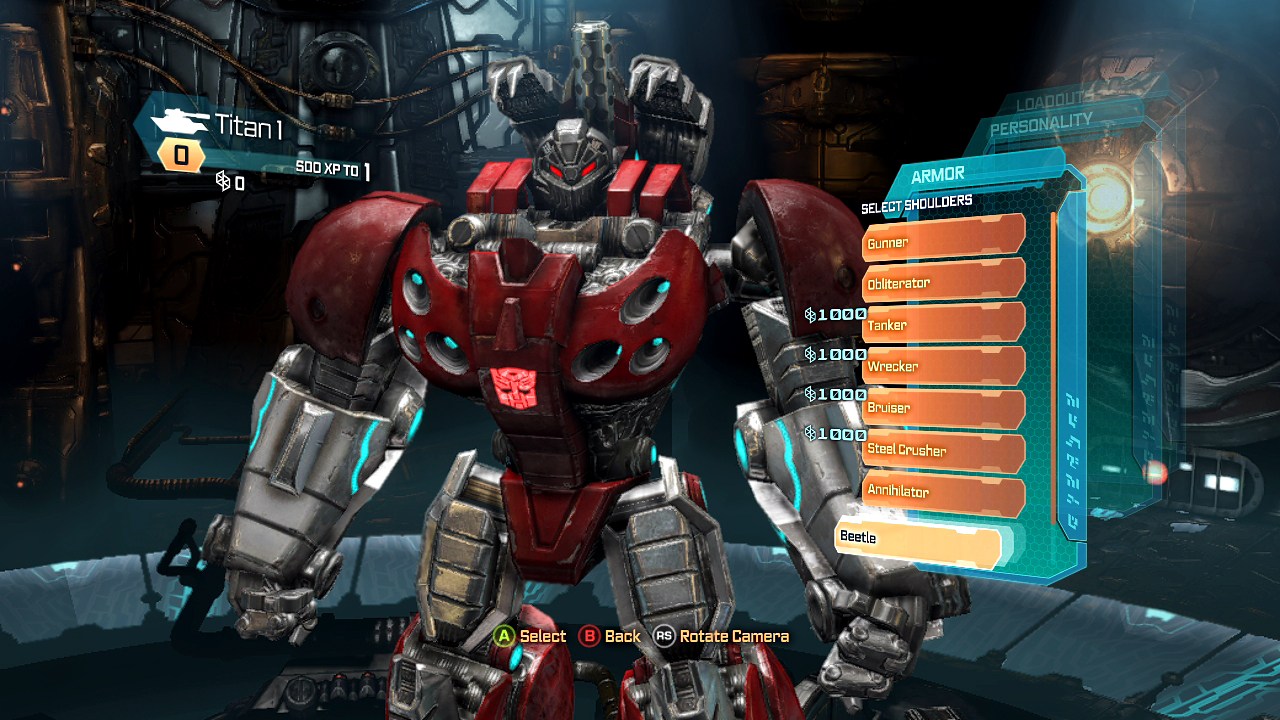Select Wrecker shoulders for 1000
Screen dimensions: 1280x720
[942, 366]
